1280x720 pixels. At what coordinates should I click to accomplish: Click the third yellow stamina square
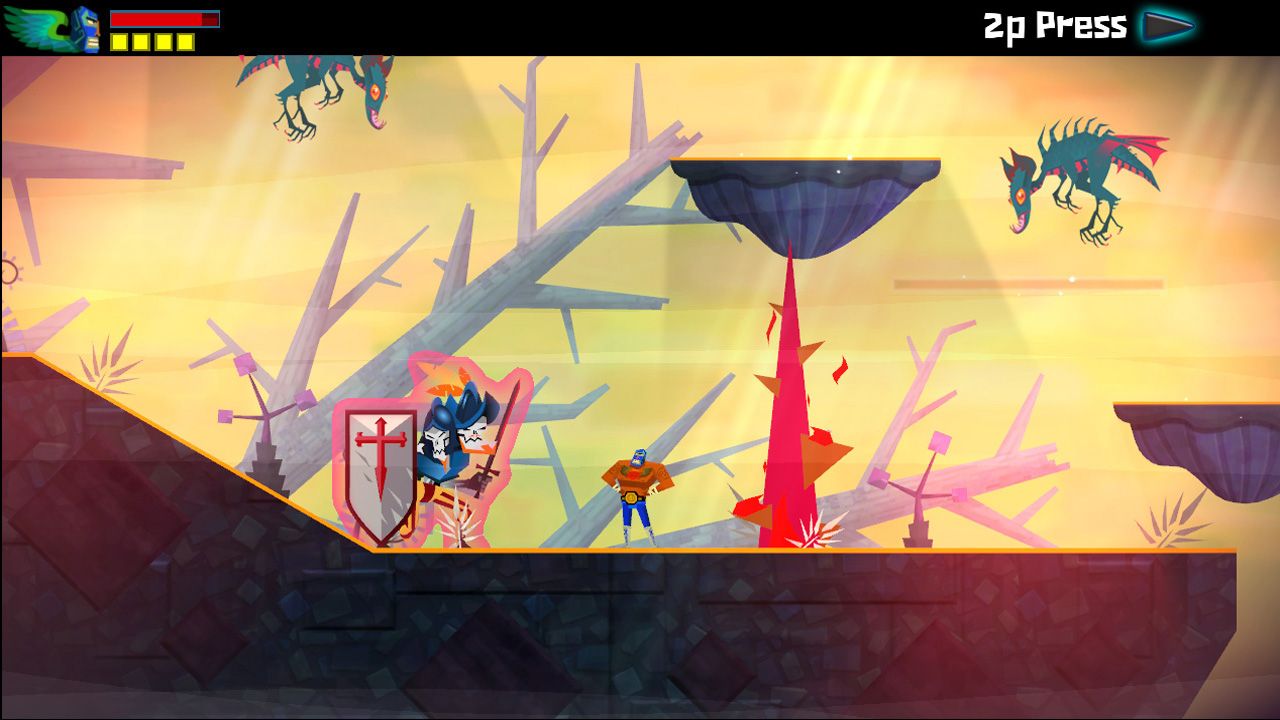(x=162, y=38)
